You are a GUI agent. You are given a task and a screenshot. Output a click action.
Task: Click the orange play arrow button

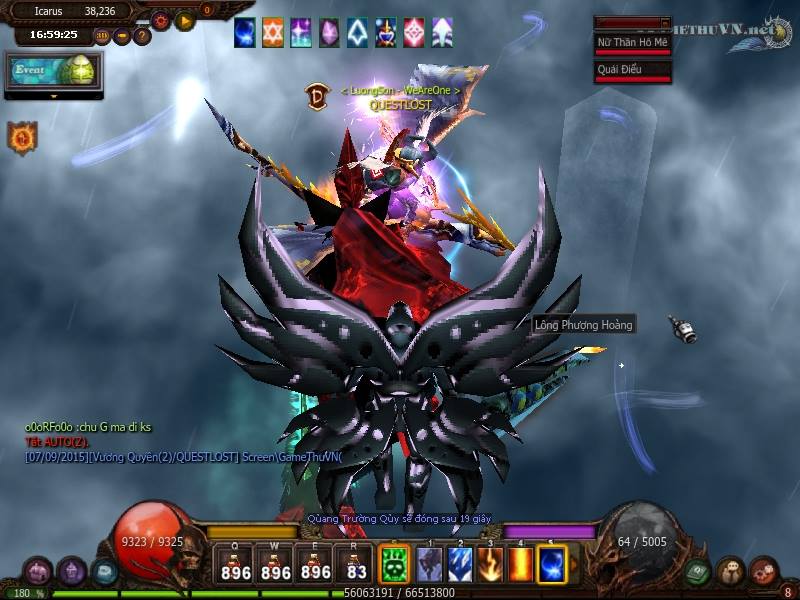(x=184, y=19)
